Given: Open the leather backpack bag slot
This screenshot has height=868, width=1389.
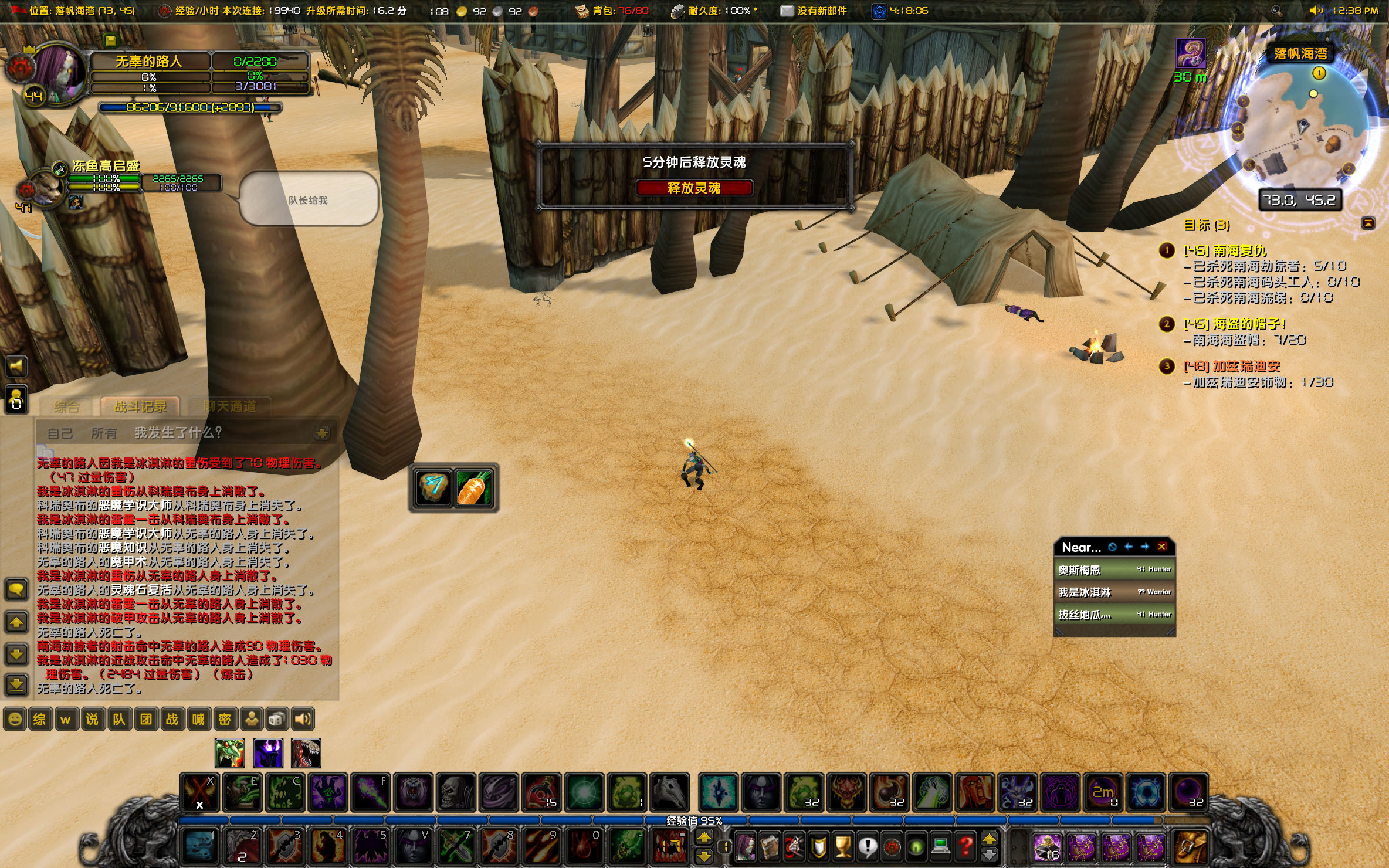Looking at the screenshot, I should click(x=1191, y=846).
